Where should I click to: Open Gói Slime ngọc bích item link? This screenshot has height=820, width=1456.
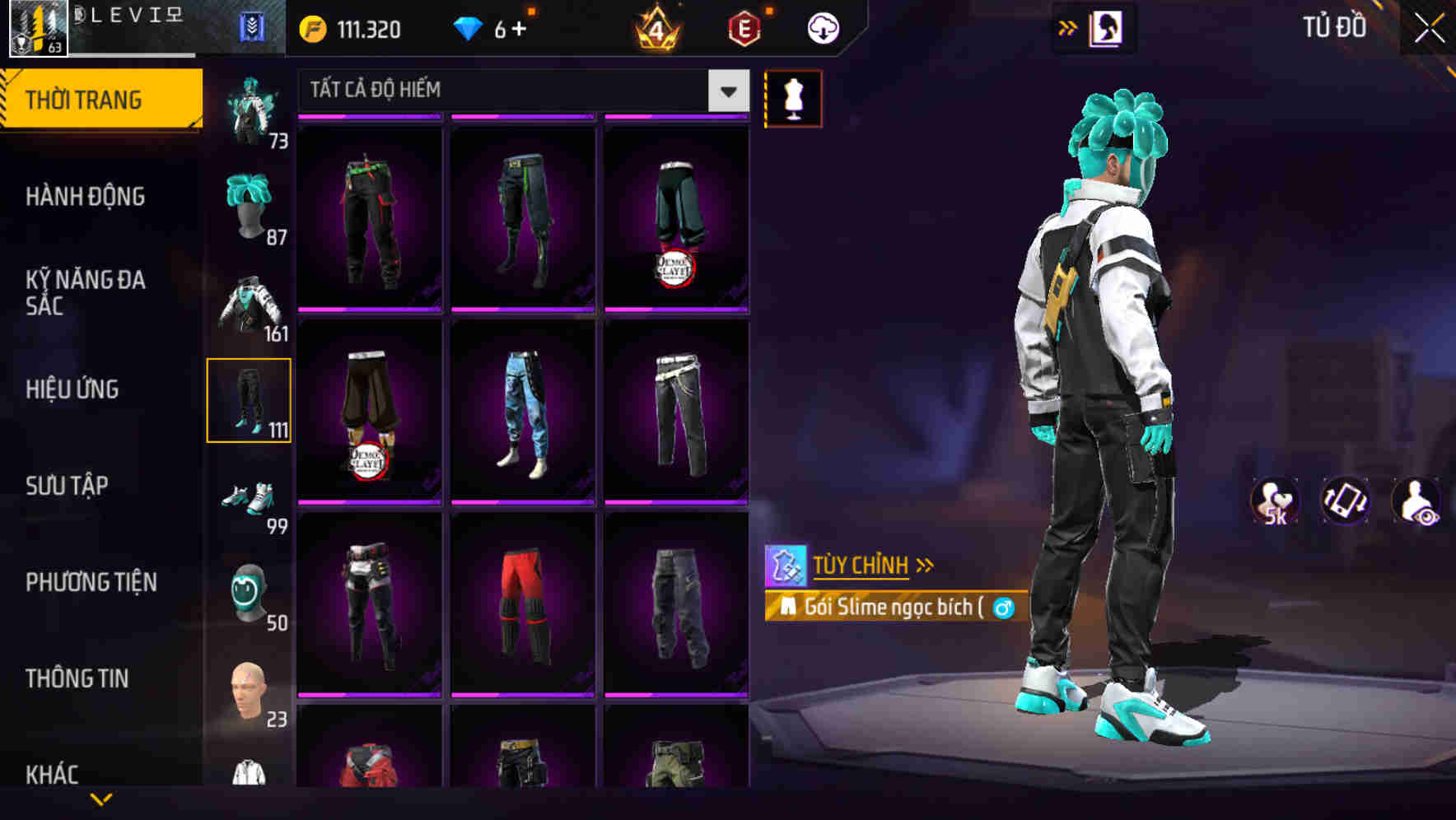pyautogui.click(x=899, y=607)
